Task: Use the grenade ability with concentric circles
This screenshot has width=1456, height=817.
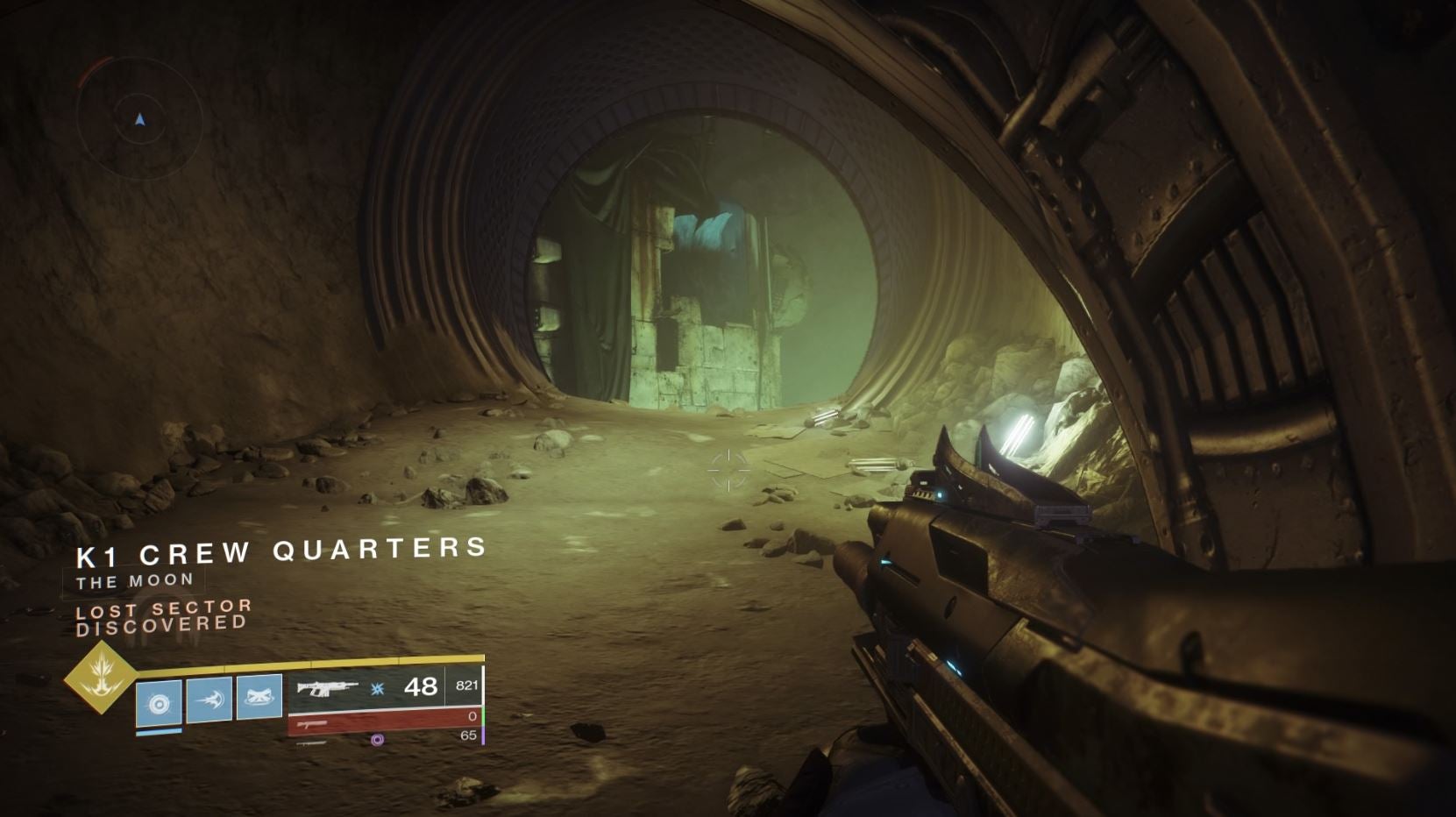Action: 159,703
